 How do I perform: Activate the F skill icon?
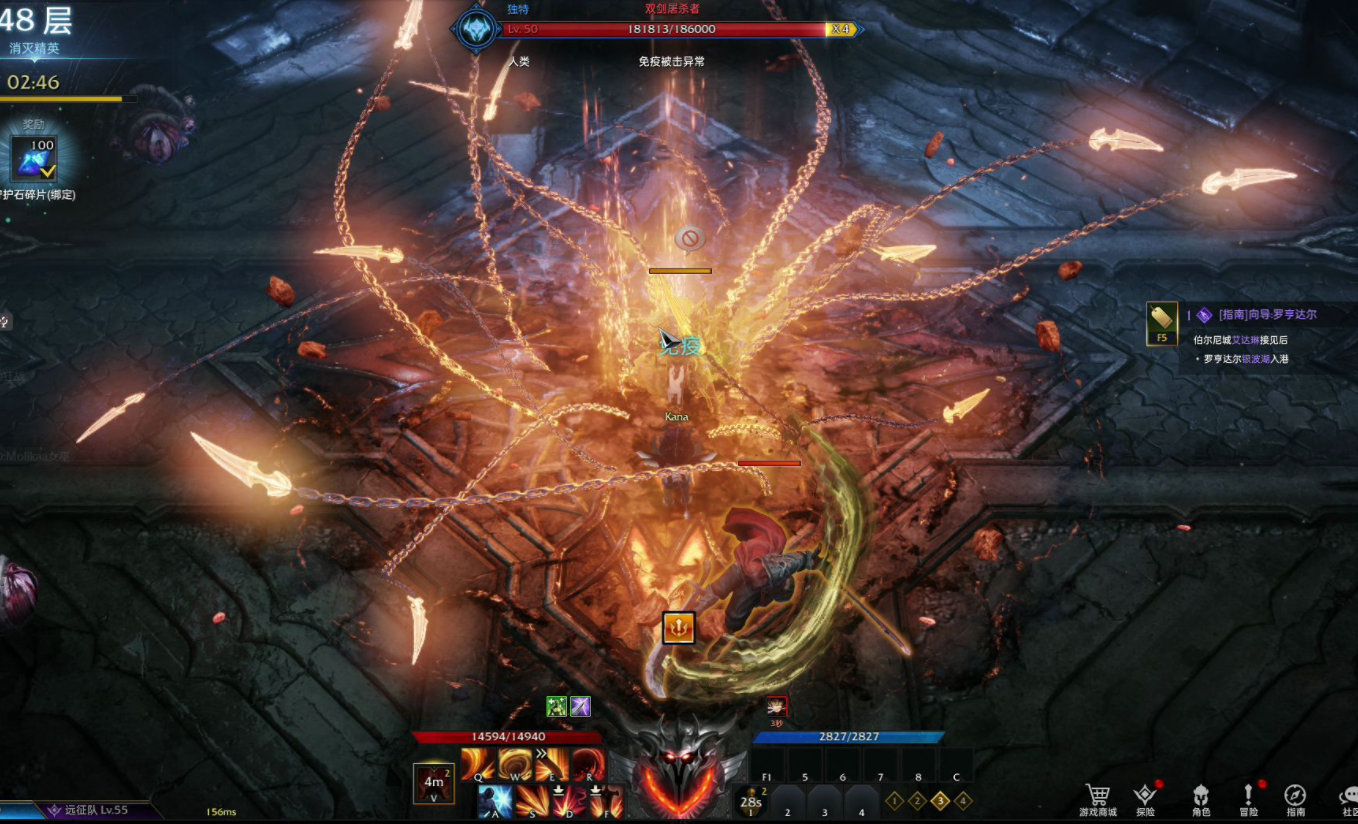pos(606,801)
